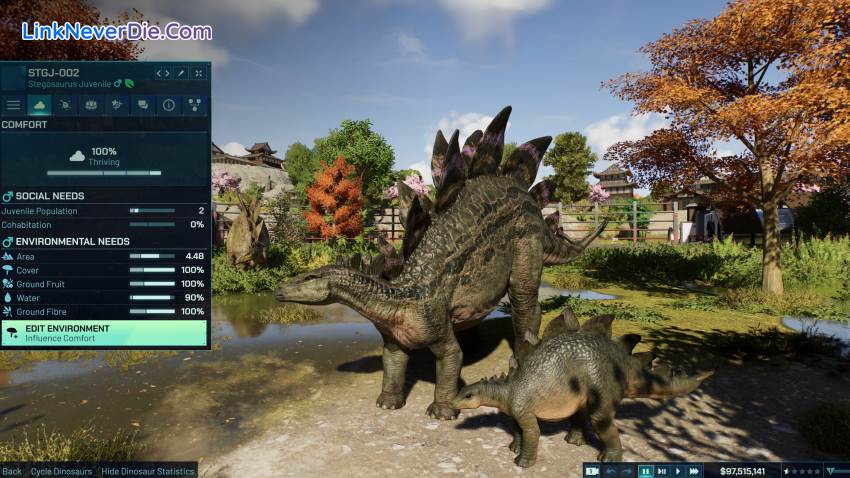
Task: Click the step-forward speed button
Action: pyautogui.click(x=661, y=471)
